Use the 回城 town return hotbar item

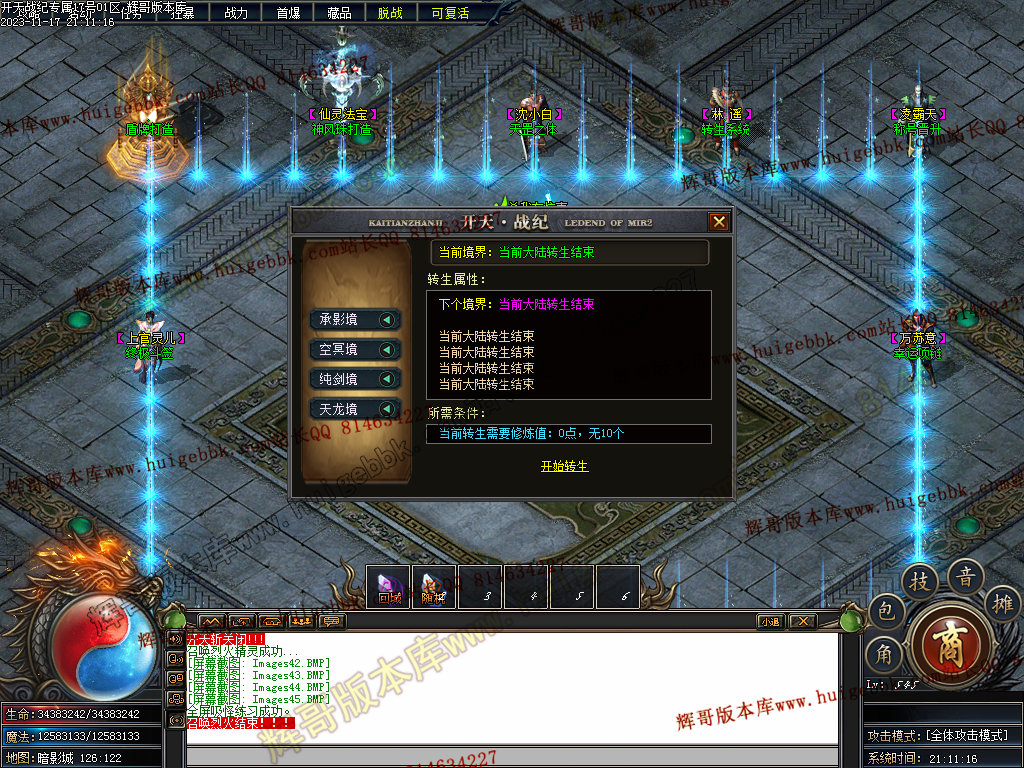tap(389, 587)
